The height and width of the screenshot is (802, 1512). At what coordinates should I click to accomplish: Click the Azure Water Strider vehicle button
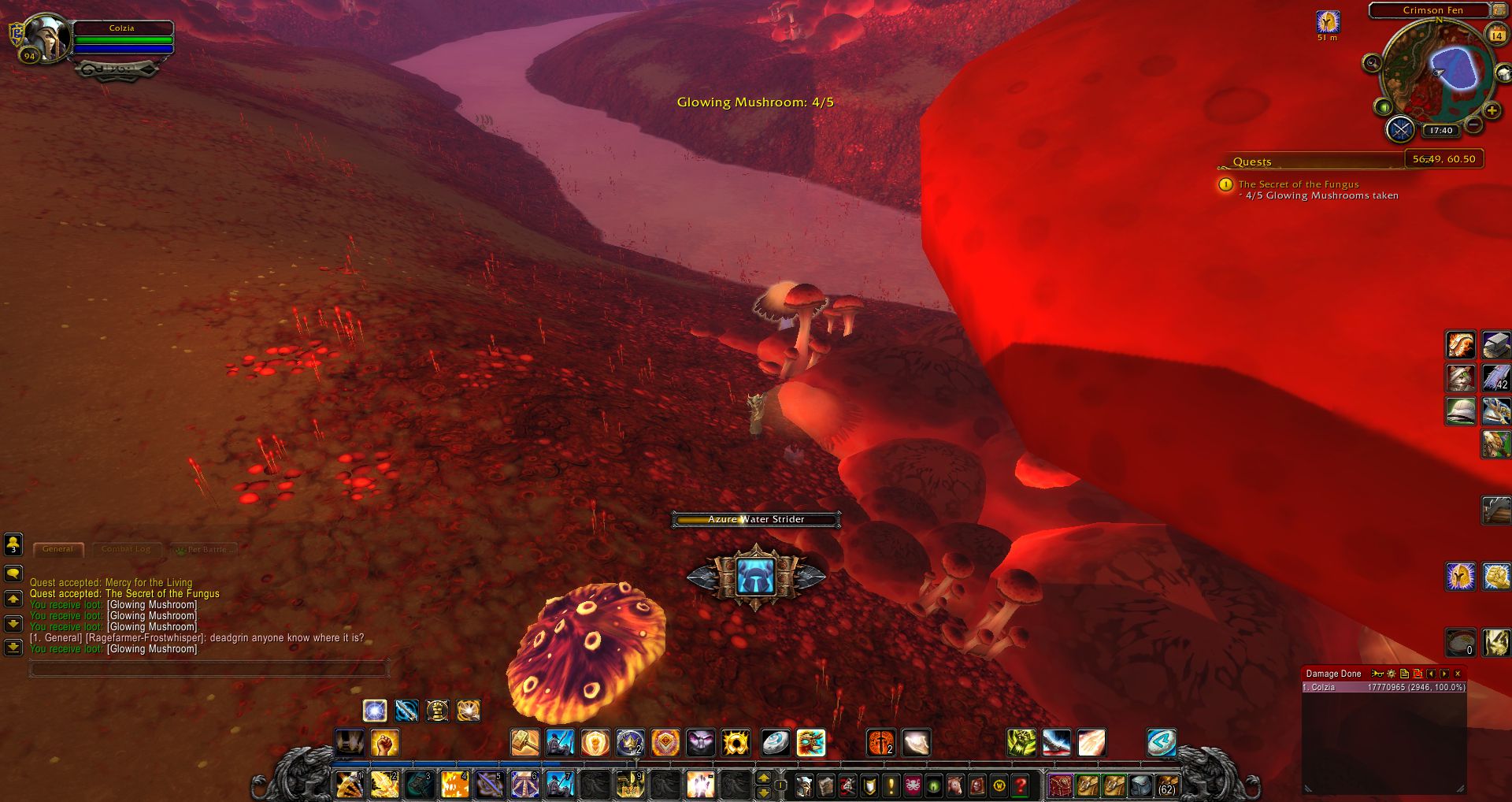point(756,577)
